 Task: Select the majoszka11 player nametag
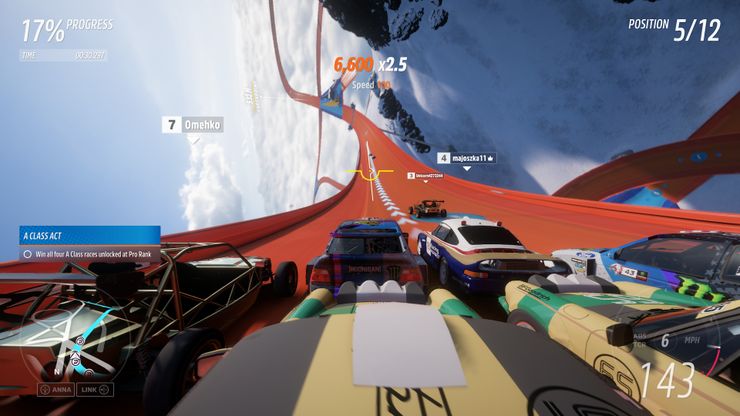click(467, 158)
